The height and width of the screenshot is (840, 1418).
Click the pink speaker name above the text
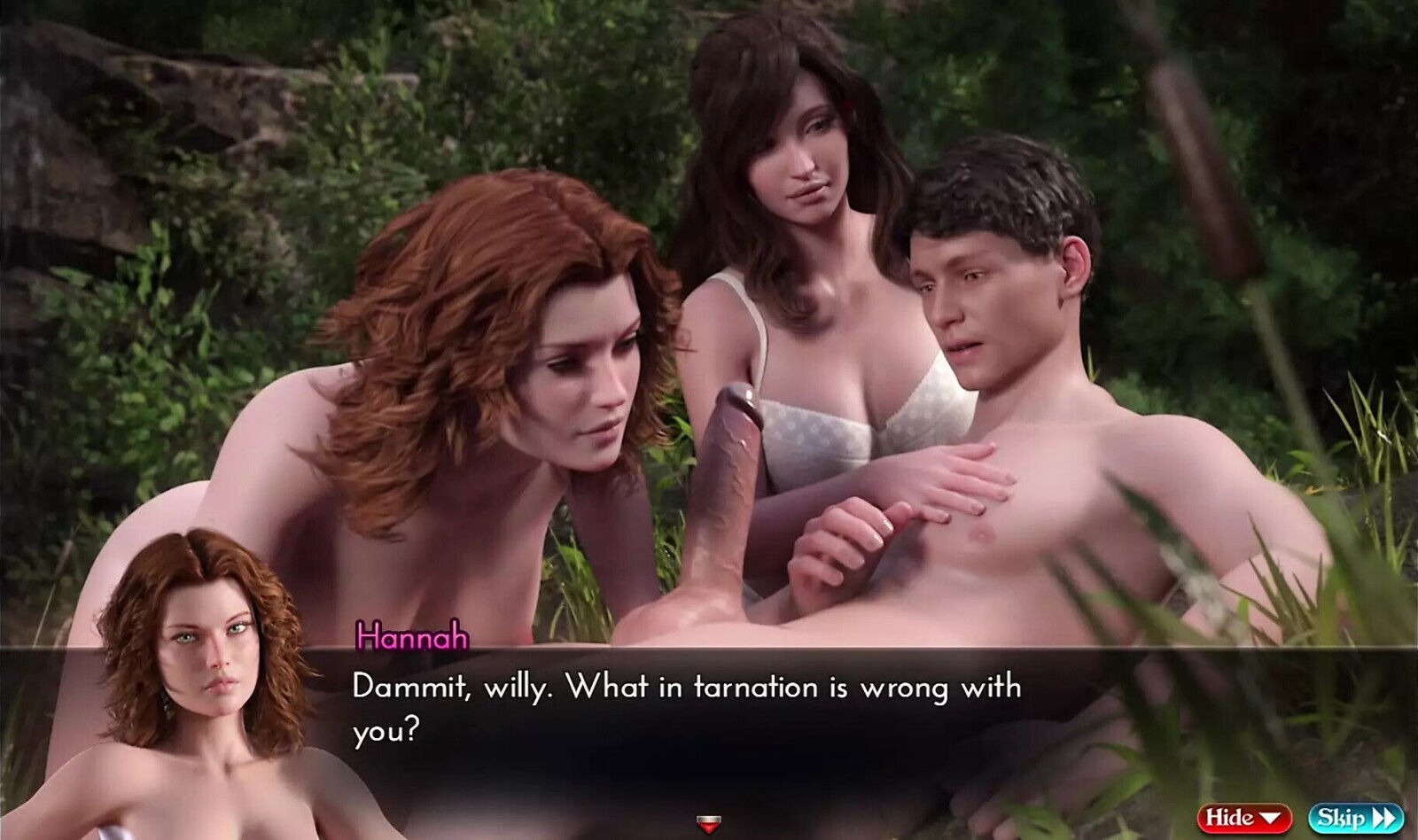point(412,636)
